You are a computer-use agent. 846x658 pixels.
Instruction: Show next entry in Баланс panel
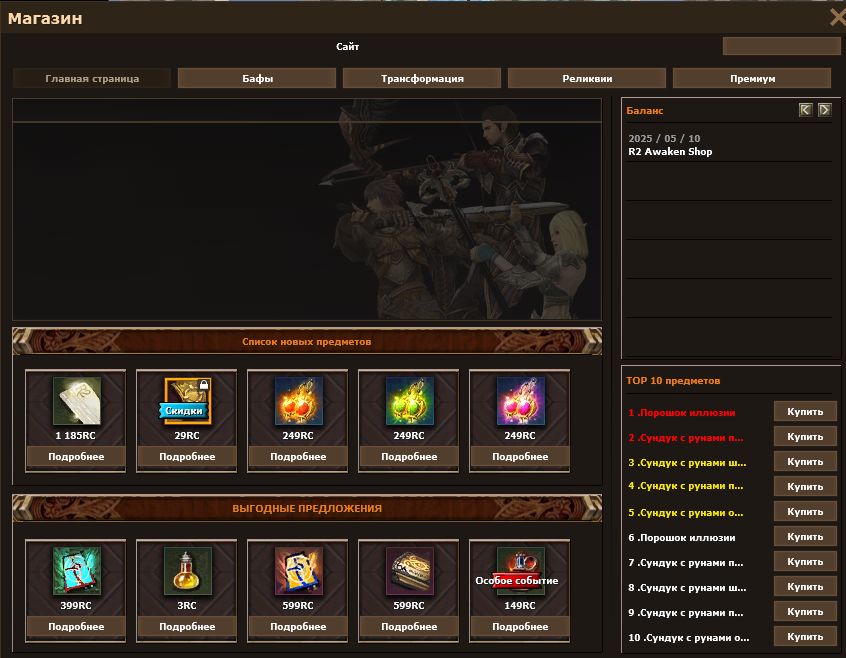(x=825, y=110)
